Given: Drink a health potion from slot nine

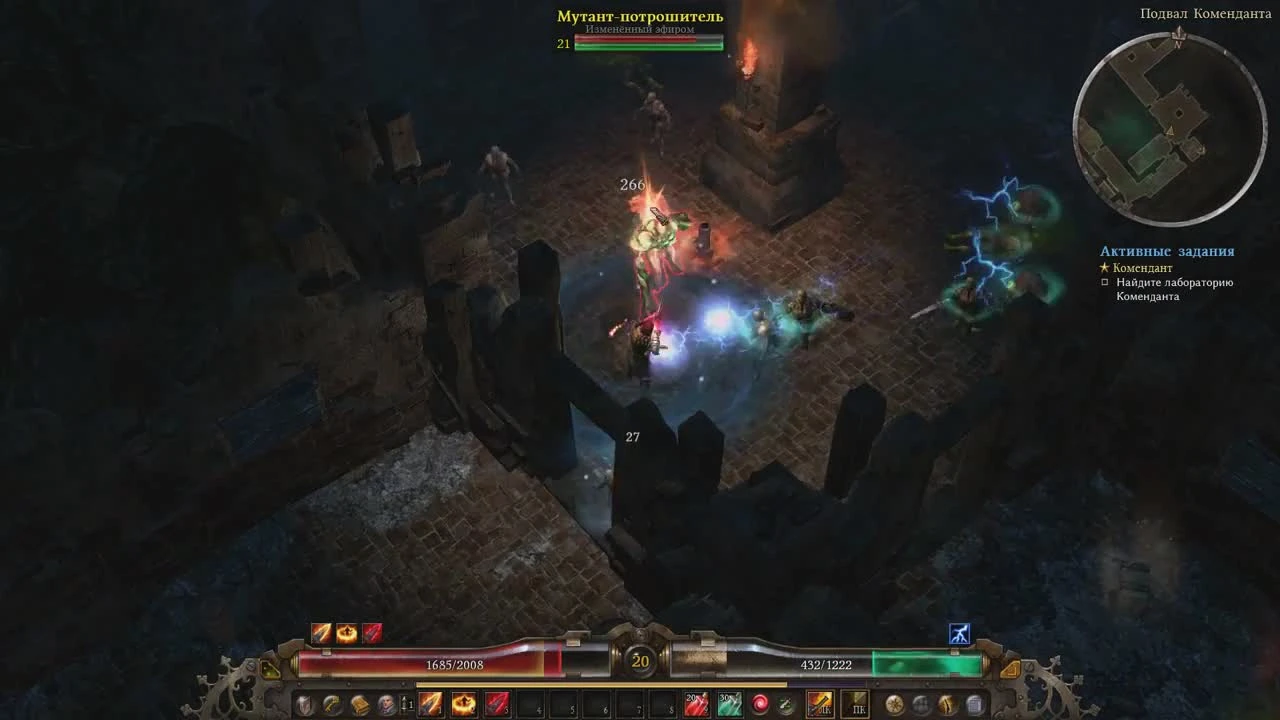Looking at the screenshot, I should (x=695, y=705).
